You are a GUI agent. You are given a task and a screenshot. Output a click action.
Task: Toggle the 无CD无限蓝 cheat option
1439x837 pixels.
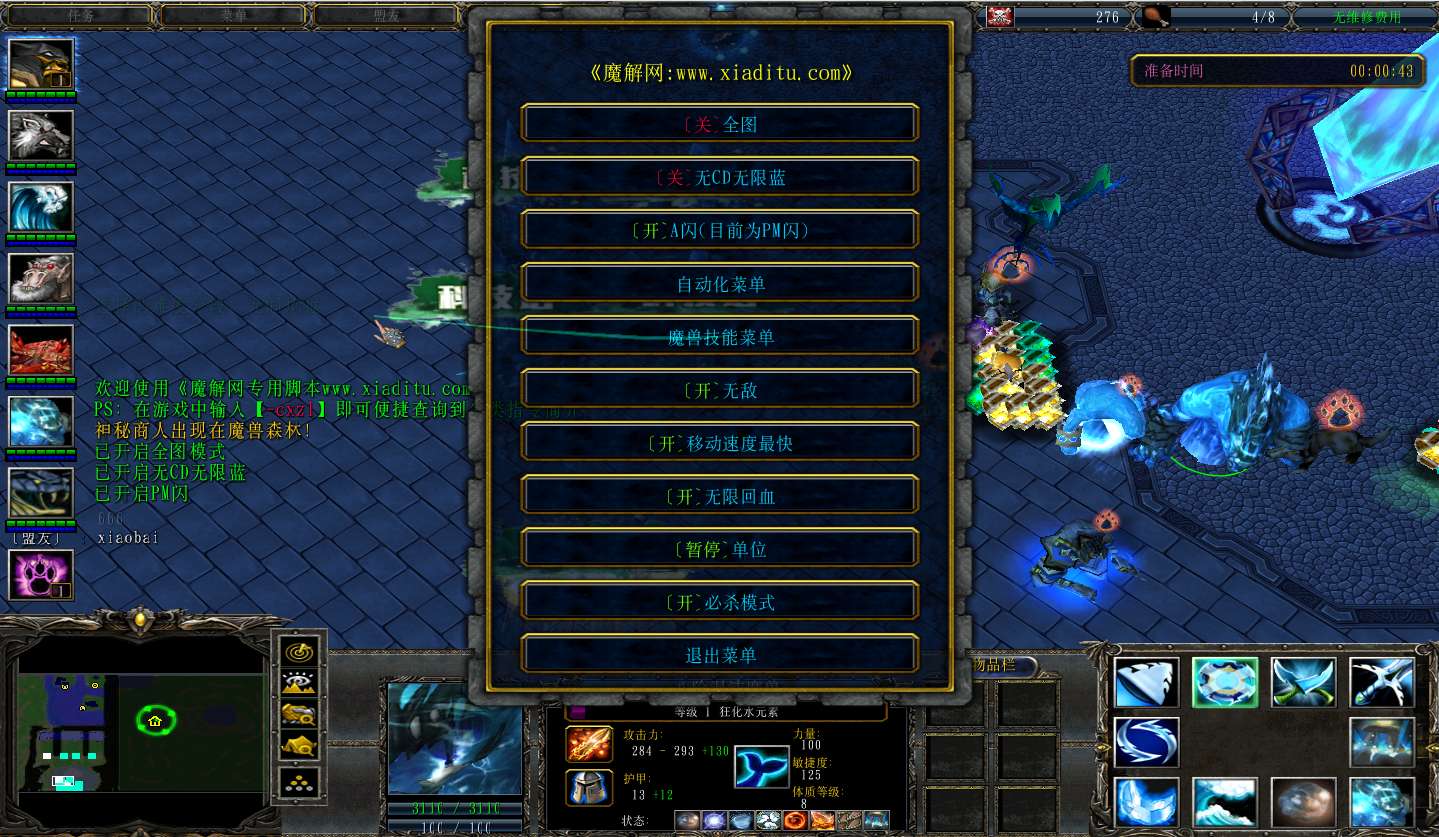pyautogui.click(x=720, y=178)
